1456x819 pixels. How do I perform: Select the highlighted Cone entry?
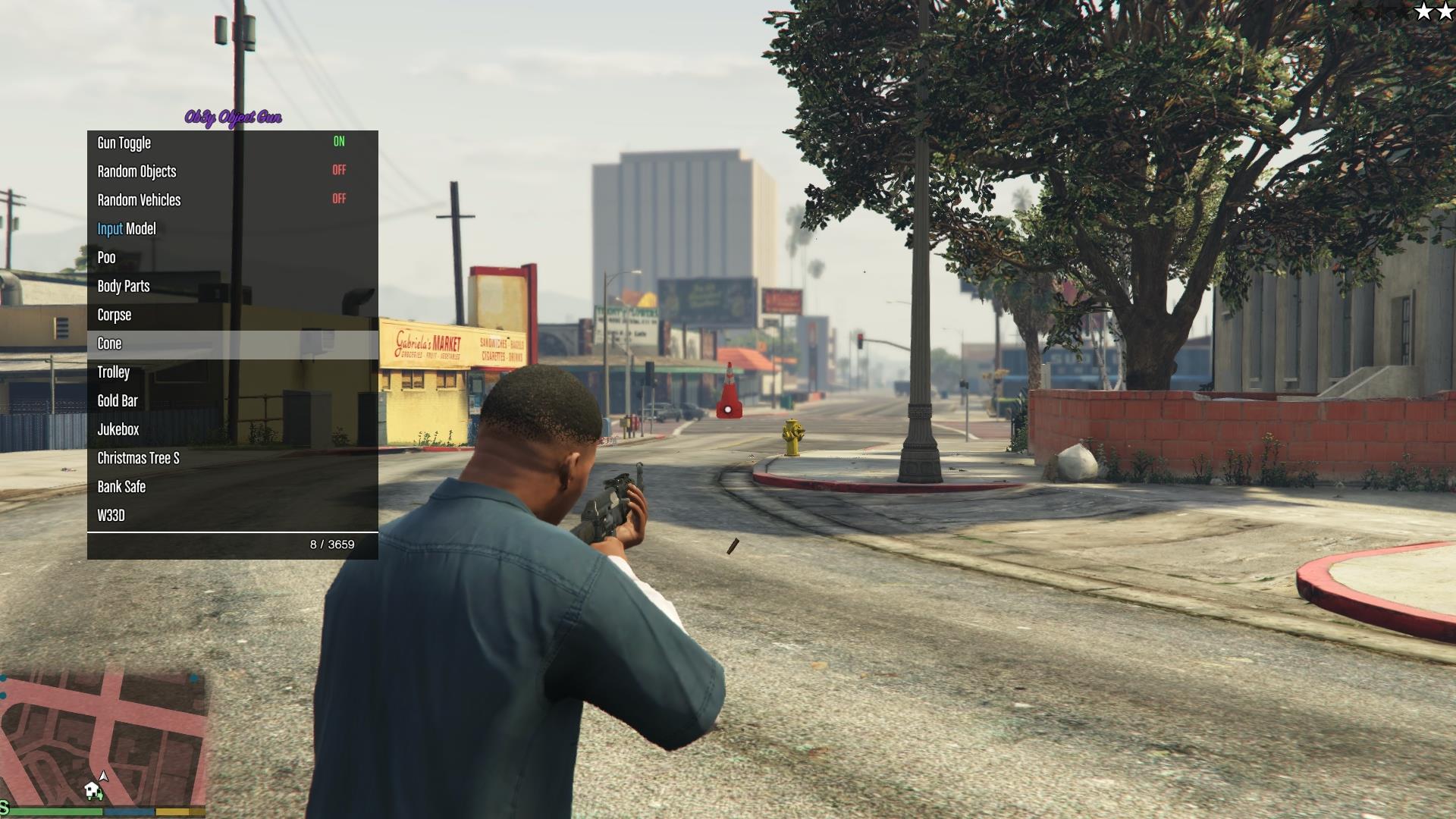pos(232,344)
